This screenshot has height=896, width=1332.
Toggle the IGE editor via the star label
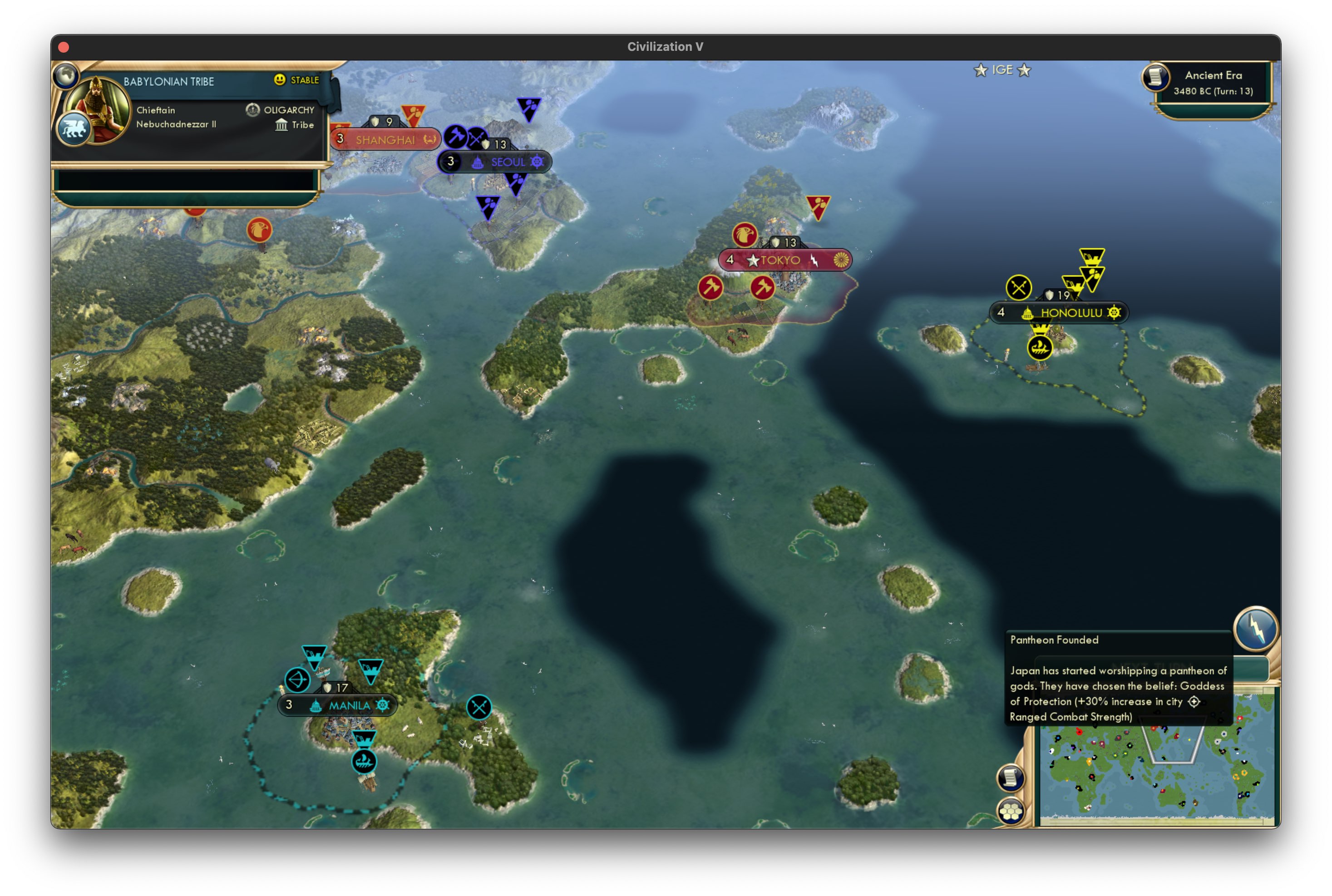(1001, 70)
